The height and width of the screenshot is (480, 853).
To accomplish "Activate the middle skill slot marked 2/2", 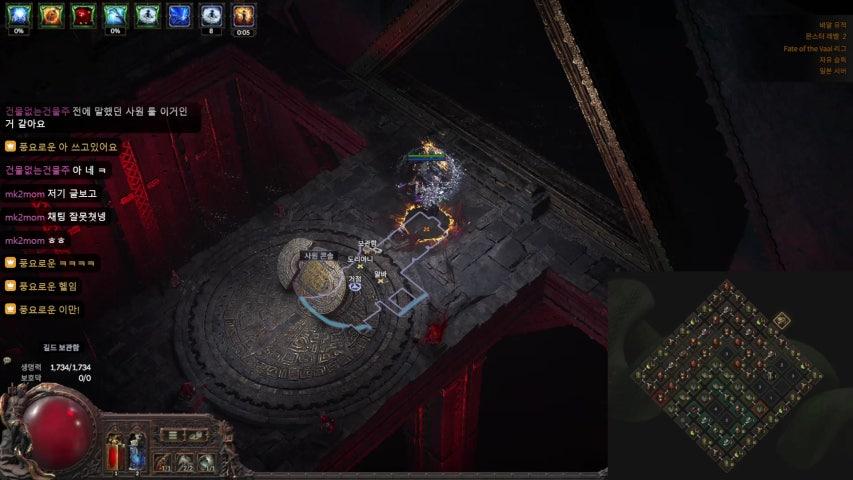I will (185, 461).
